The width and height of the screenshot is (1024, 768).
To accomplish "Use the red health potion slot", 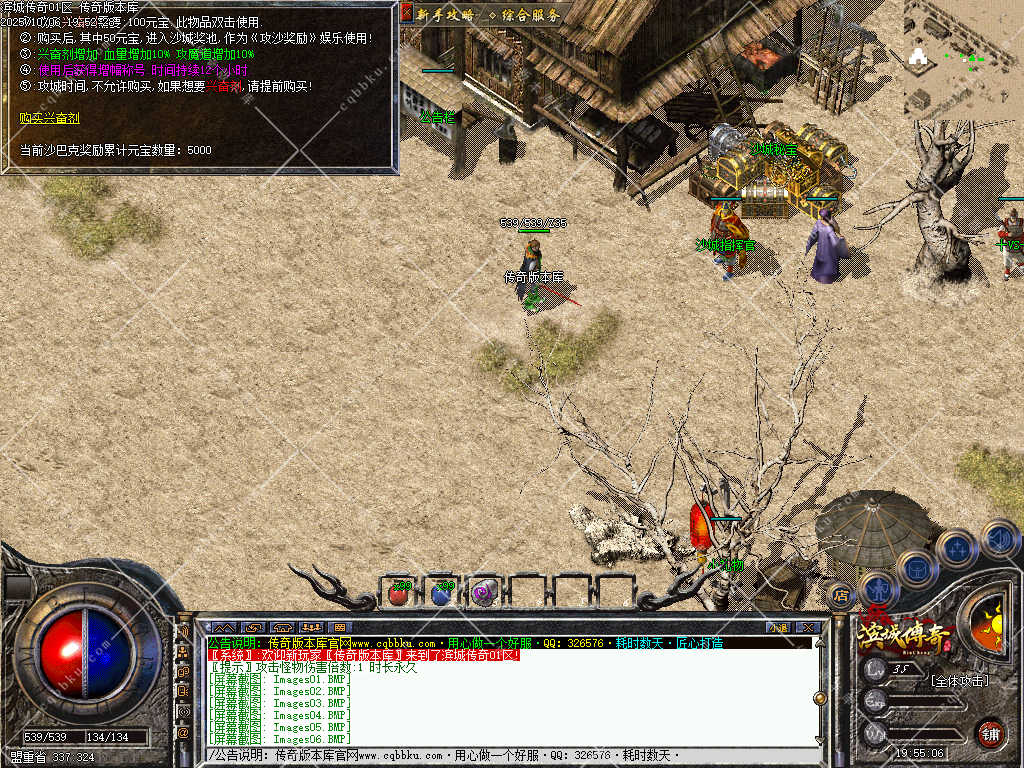I will tap(399, 593).
